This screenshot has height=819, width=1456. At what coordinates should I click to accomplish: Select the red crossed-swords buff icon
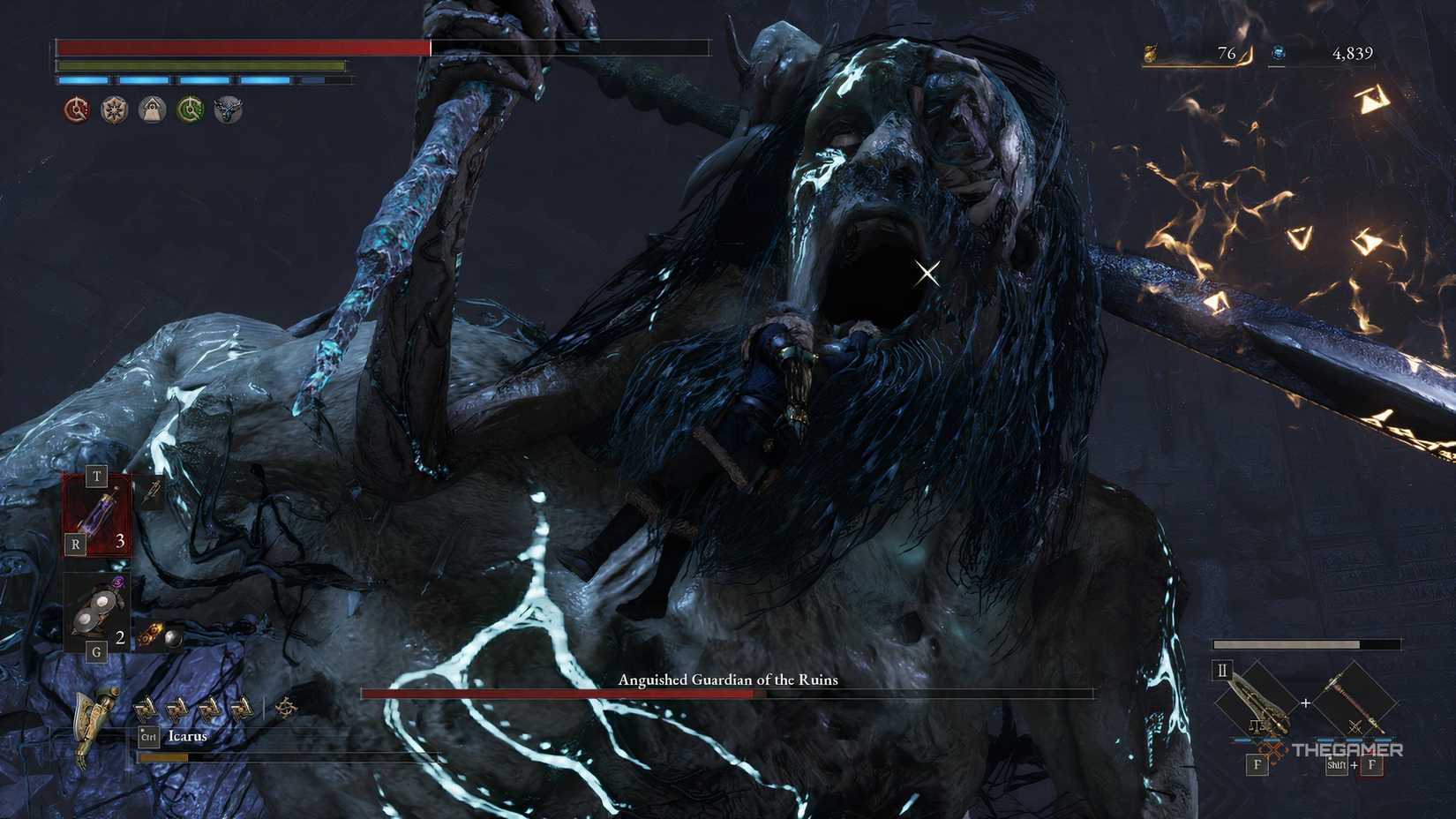77,111
